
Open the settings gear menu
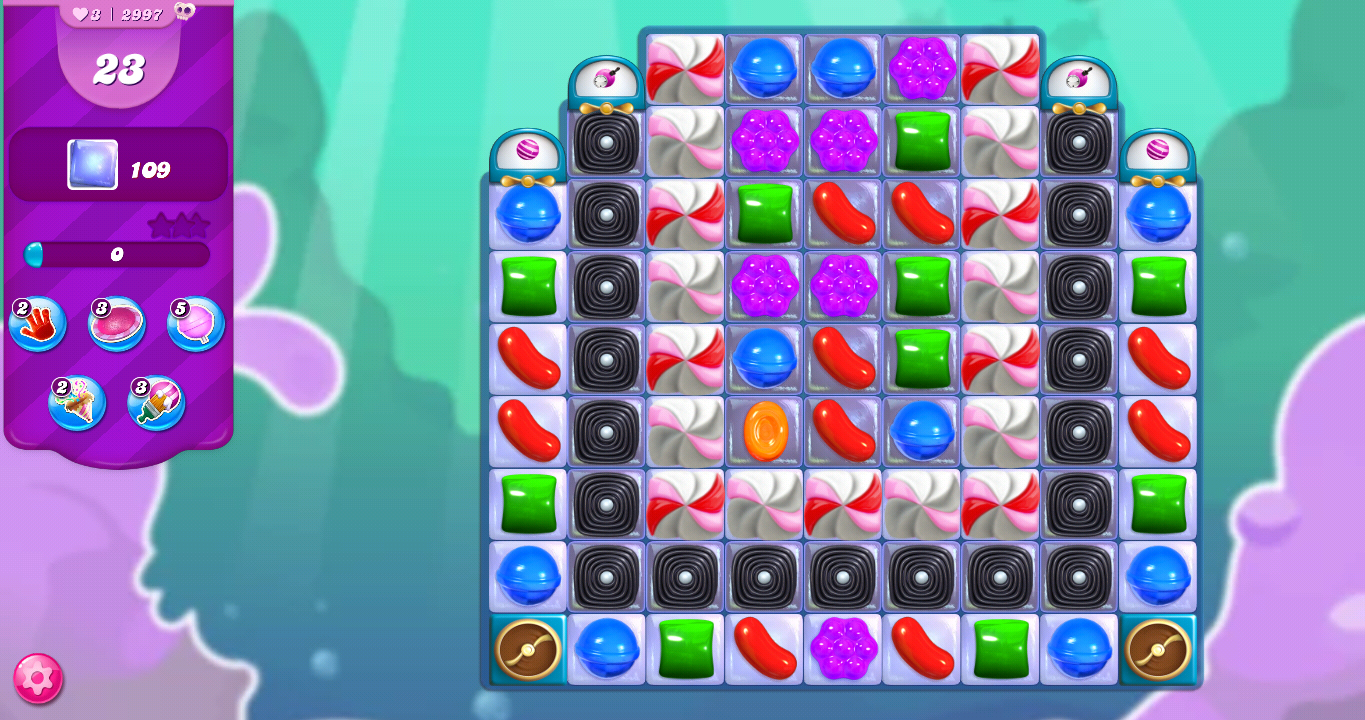tap(38, 680)
